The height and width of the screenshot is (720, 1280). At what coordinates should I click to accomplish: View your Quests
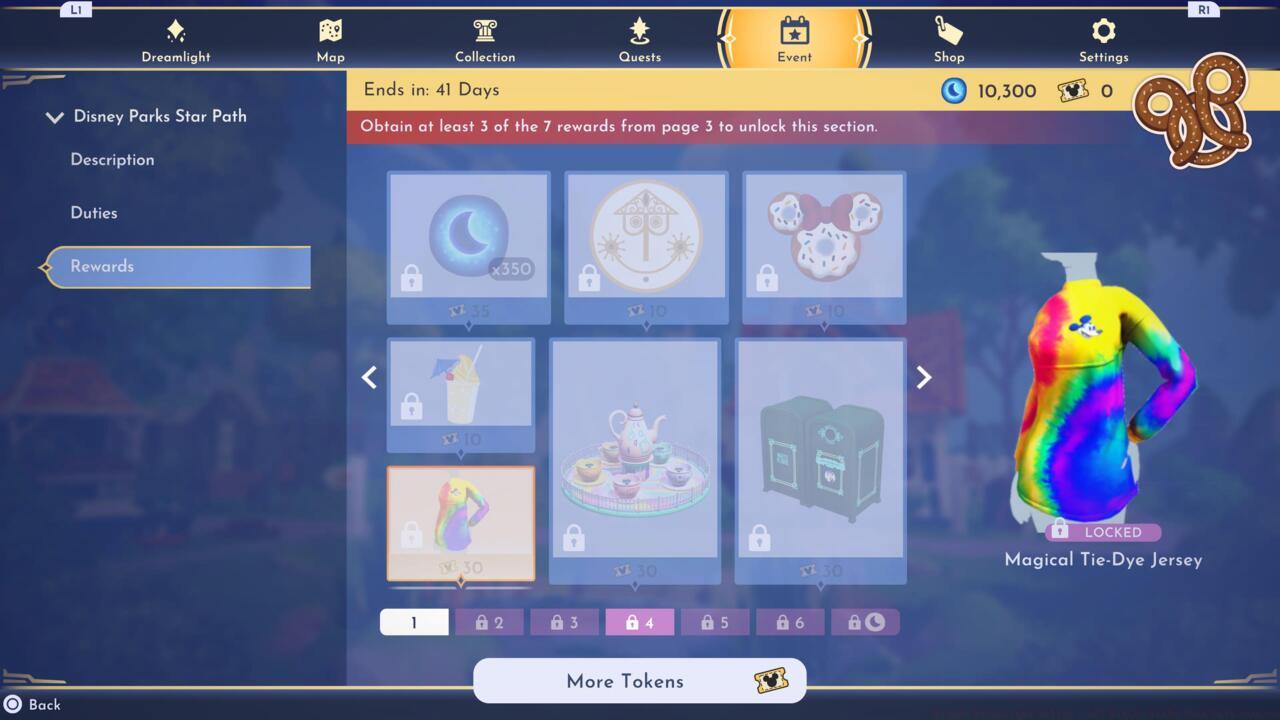point(640,40)
